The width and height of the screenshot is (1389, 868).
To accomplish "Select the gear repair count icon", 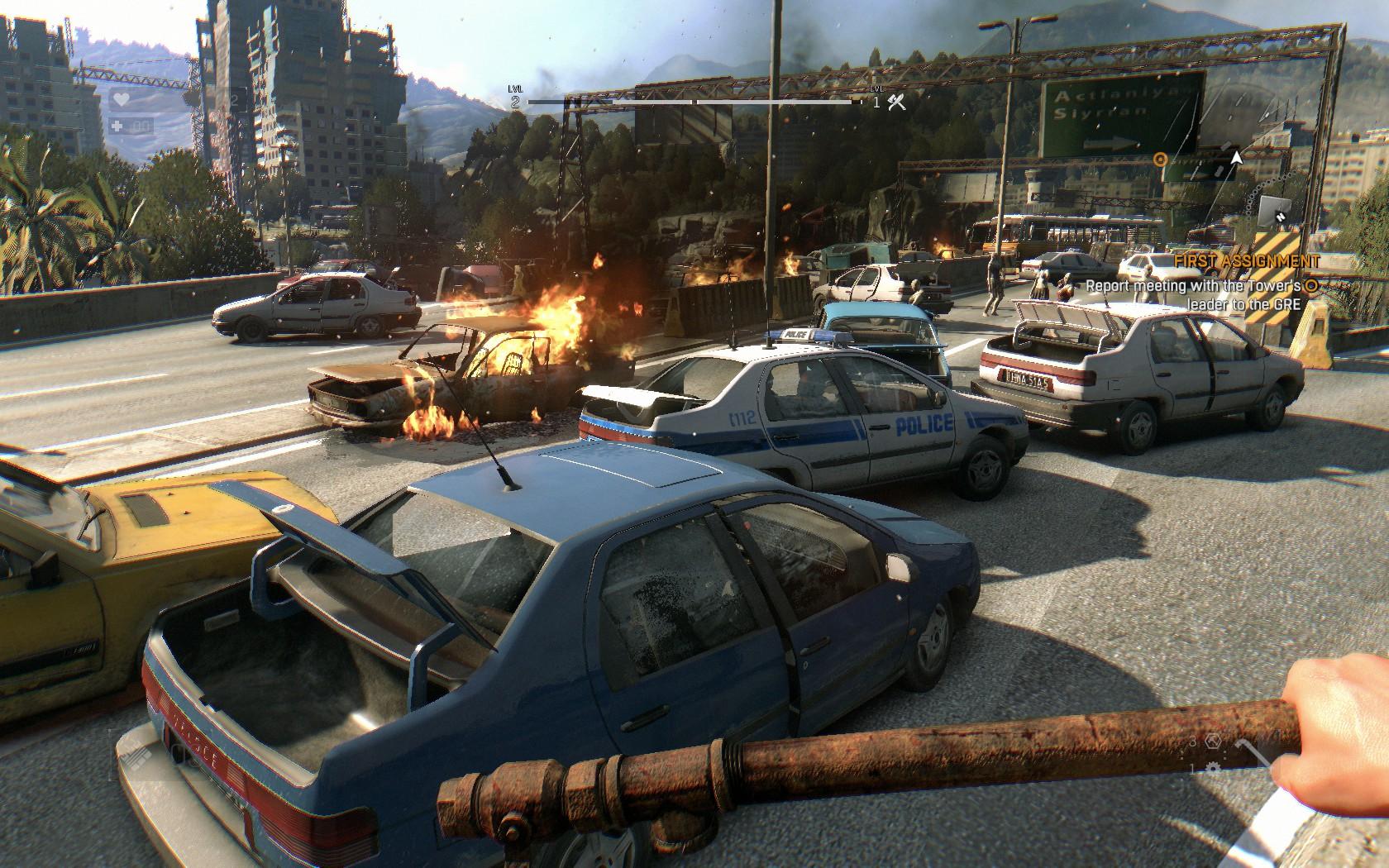I will click(1214, 769).
